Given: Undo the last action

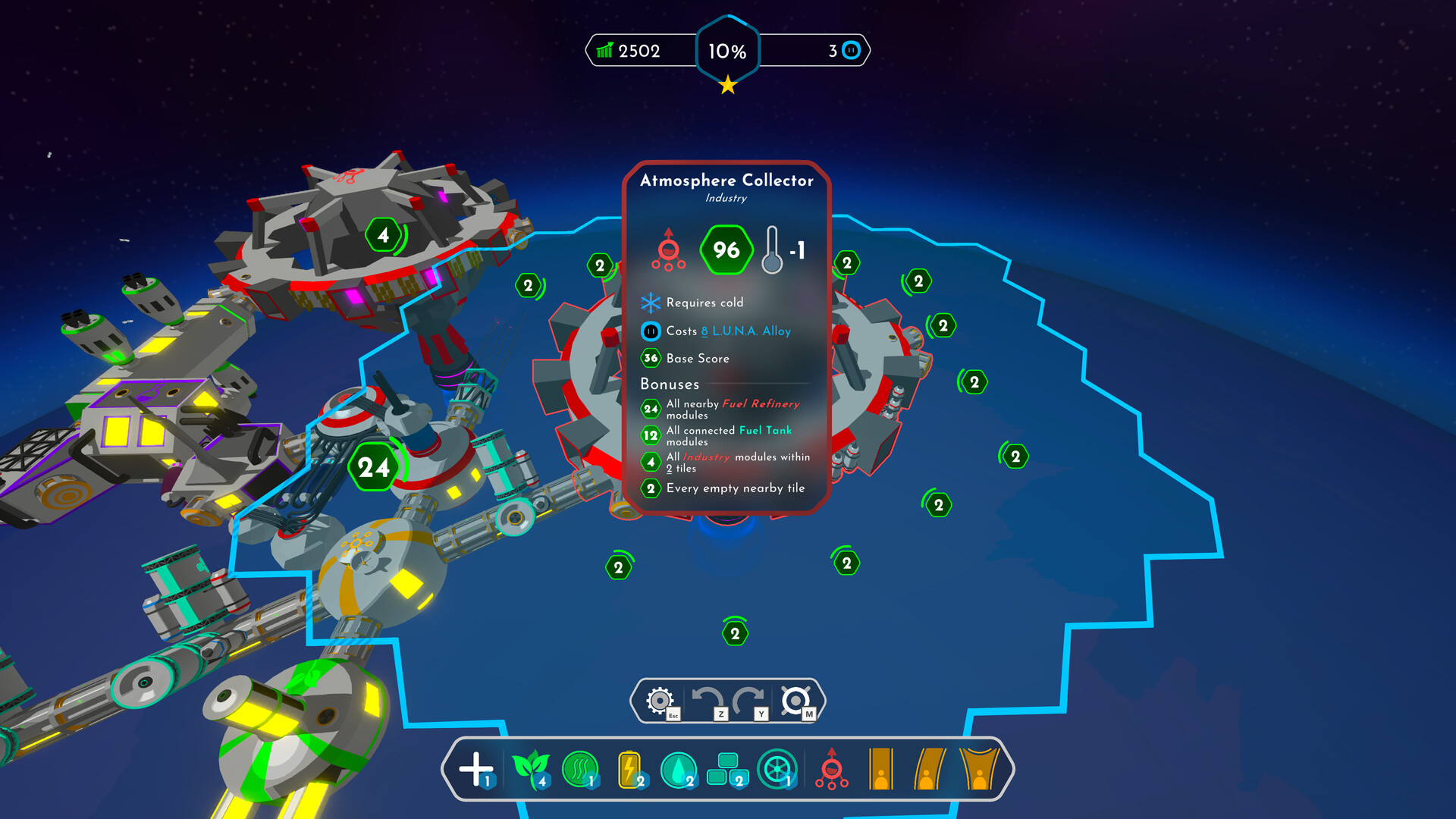Looking at the screenshot, I should point(708,700).
